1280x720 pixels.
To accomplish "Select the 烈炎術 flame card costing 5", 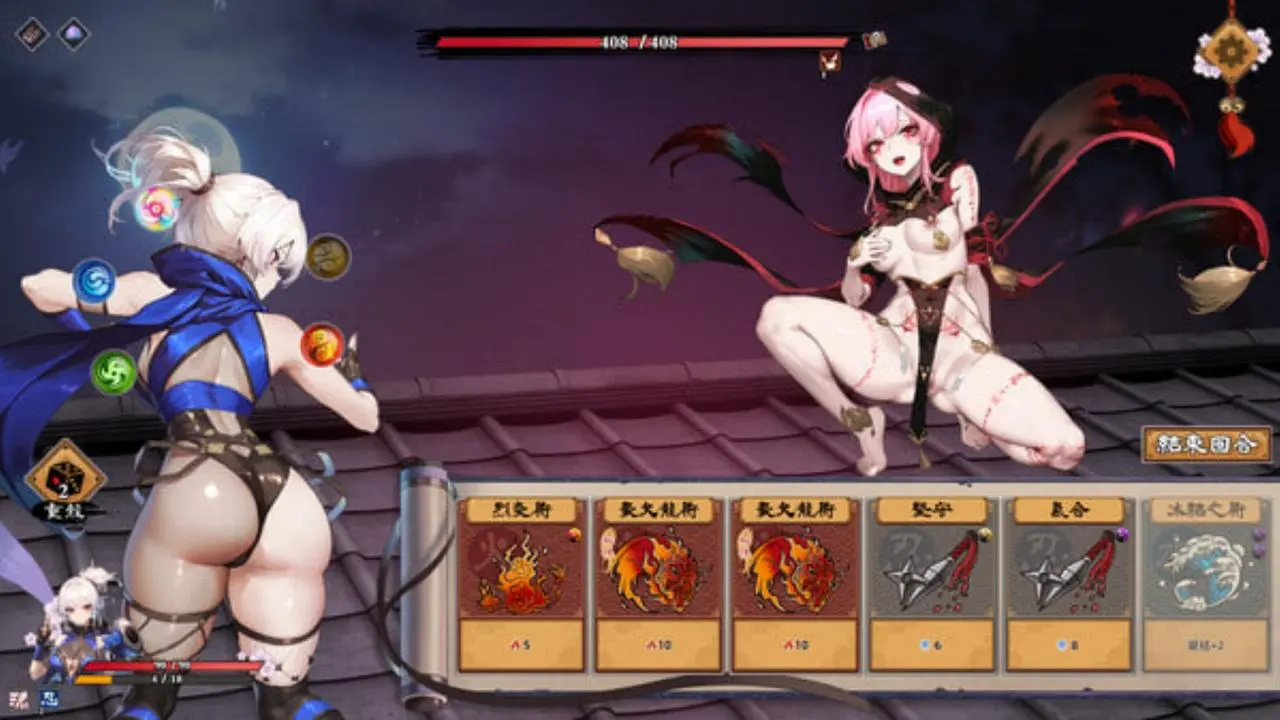I will point(521,584).
